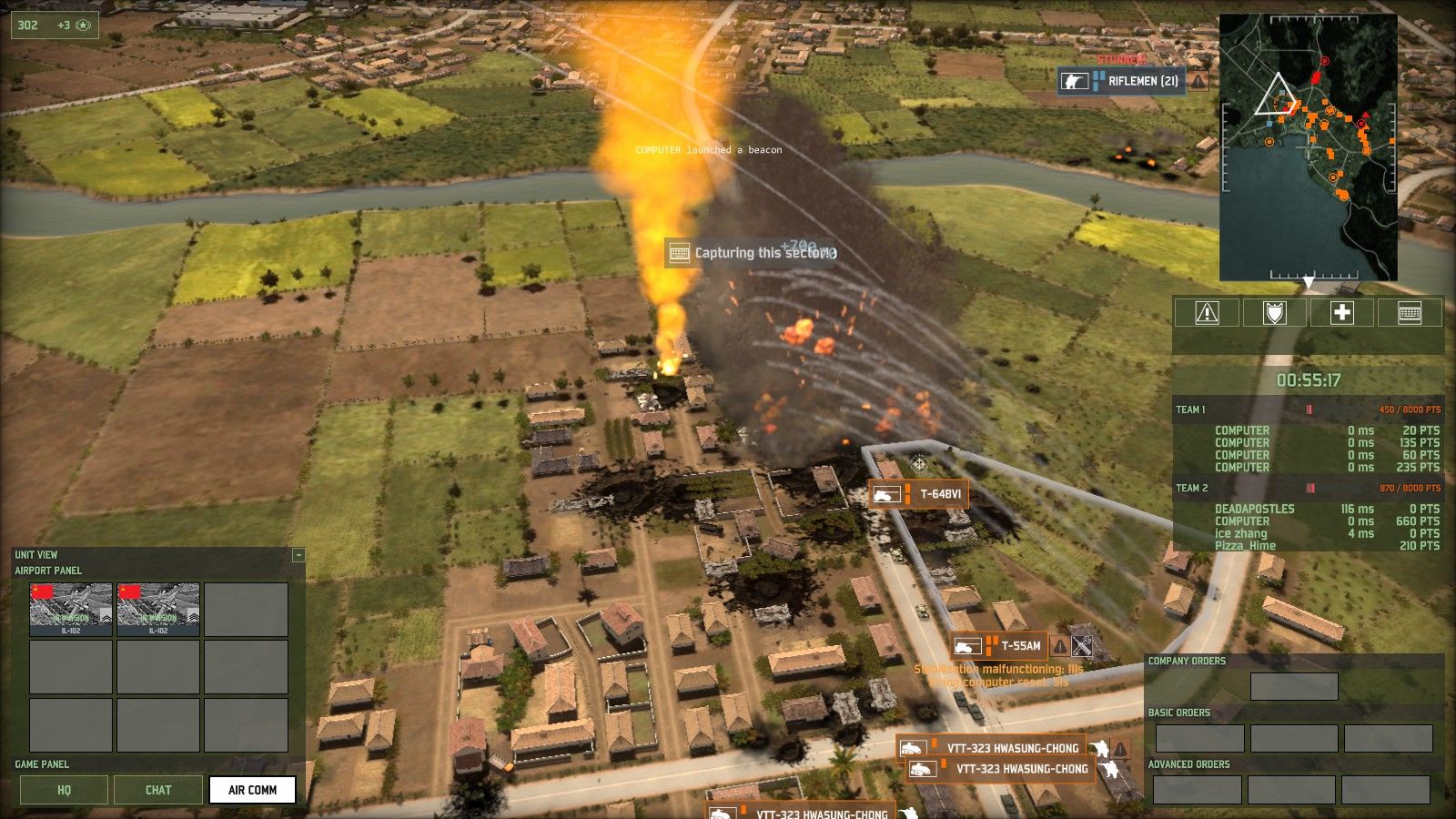Collapse the Unit View panel
Viewport: 1456px width, 819px height.
click(x=298, y=555)
